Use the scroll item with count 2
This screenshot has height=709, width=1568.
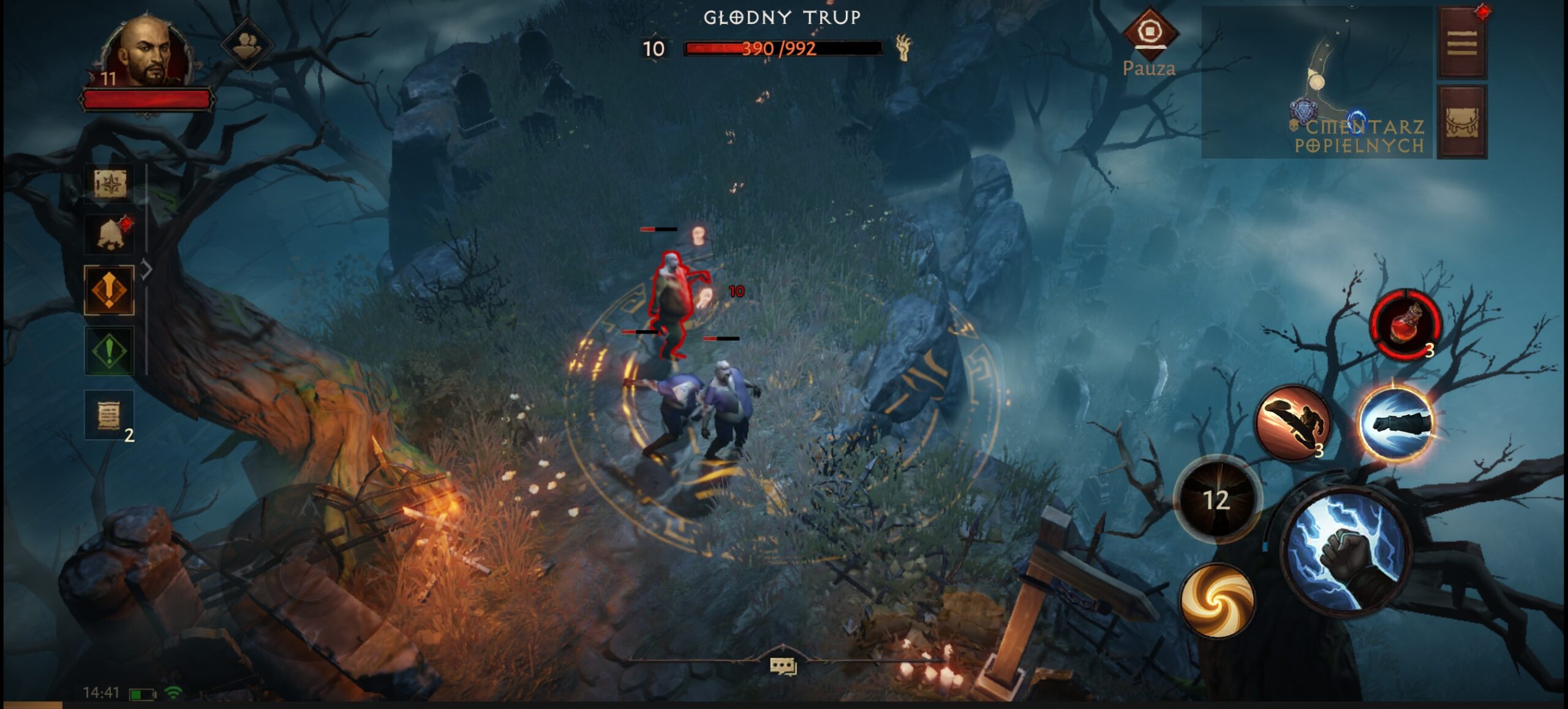pos(109,415)
